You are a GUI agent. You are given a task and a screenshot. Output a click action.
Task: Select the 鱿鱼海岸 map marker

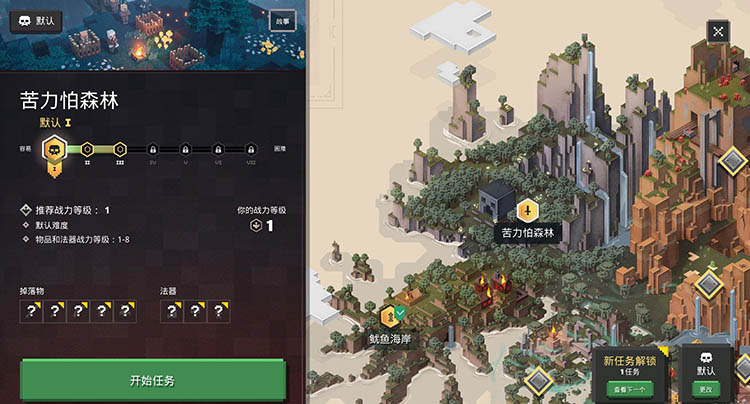point(390,318)
